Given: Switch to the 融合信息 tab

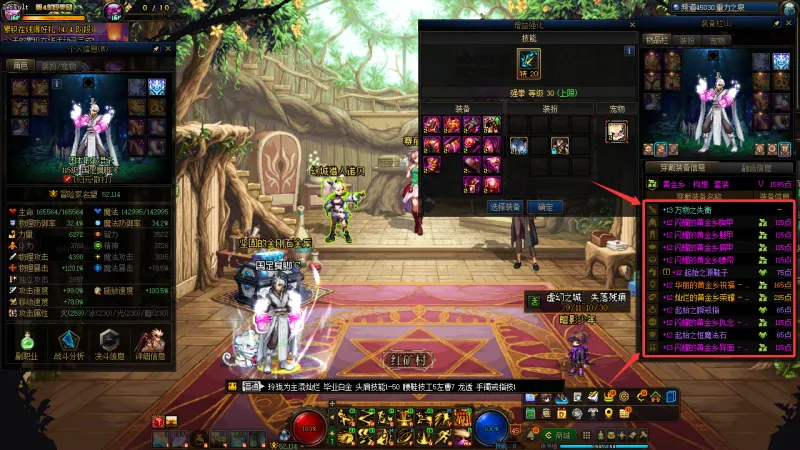Looking at the screenshot, I should point(757,167).
